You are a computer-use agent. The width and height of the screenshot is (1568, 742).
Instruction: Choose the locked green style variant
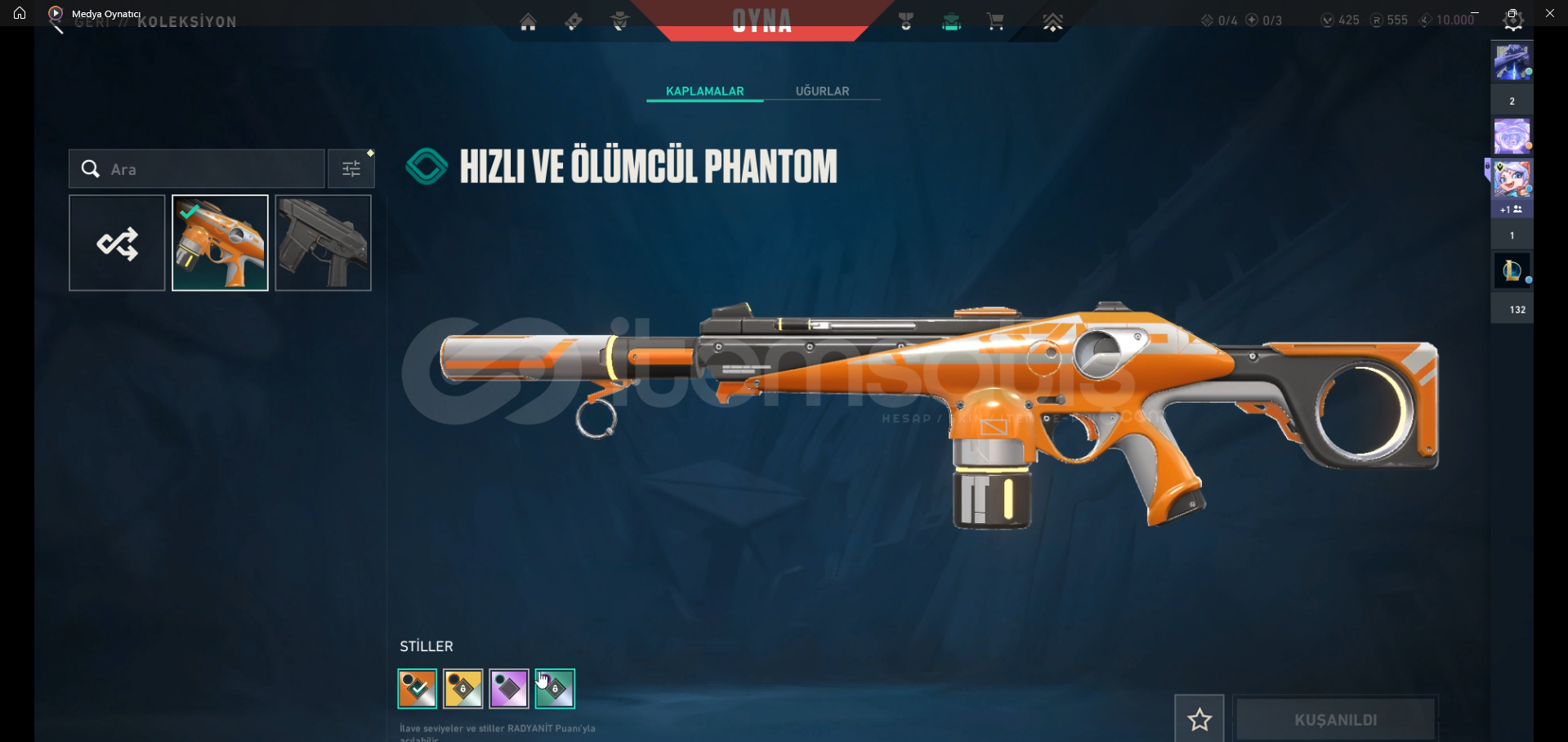(555, 689)
